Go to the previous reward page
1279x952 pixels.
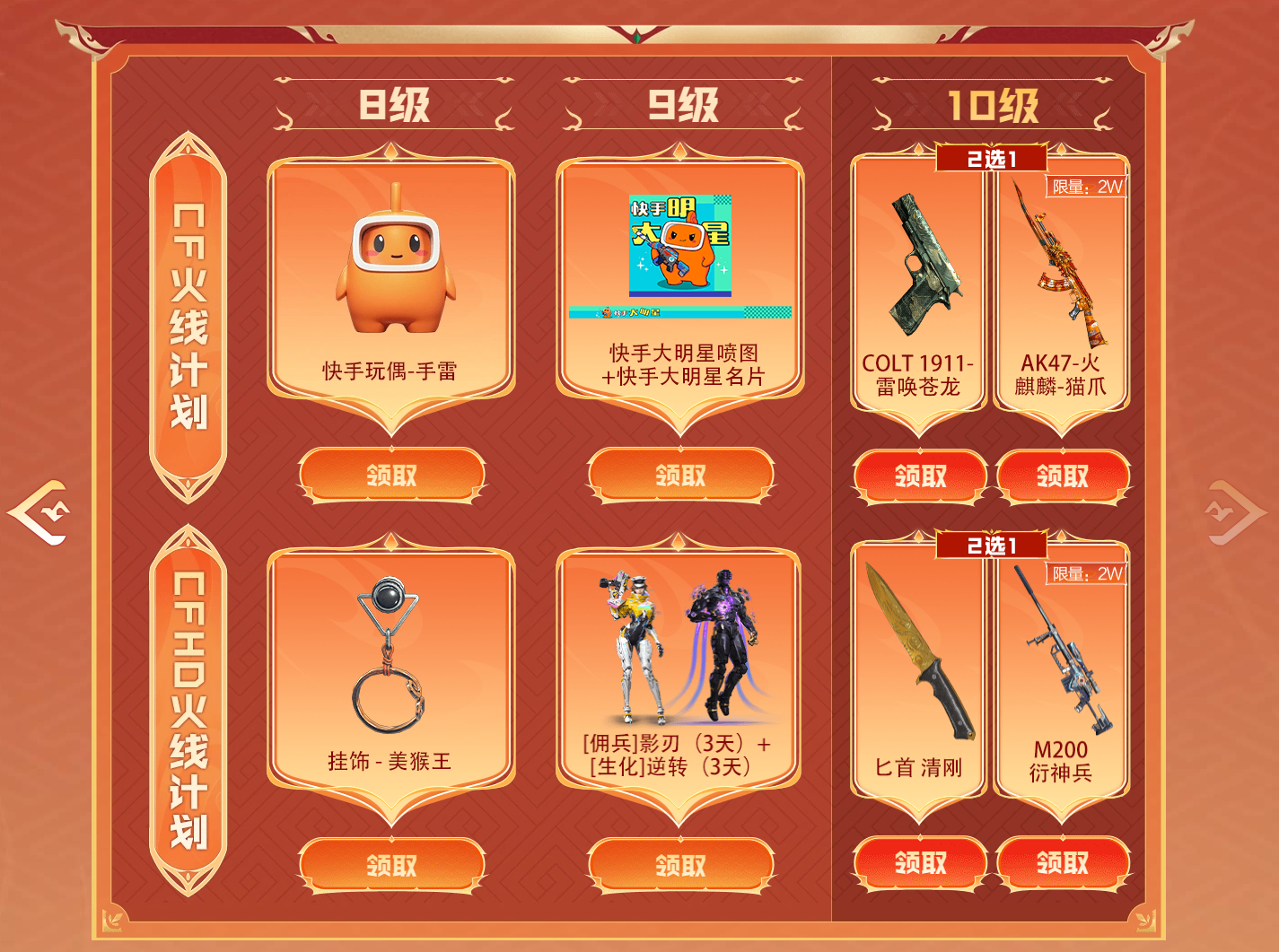click(39, 512)
